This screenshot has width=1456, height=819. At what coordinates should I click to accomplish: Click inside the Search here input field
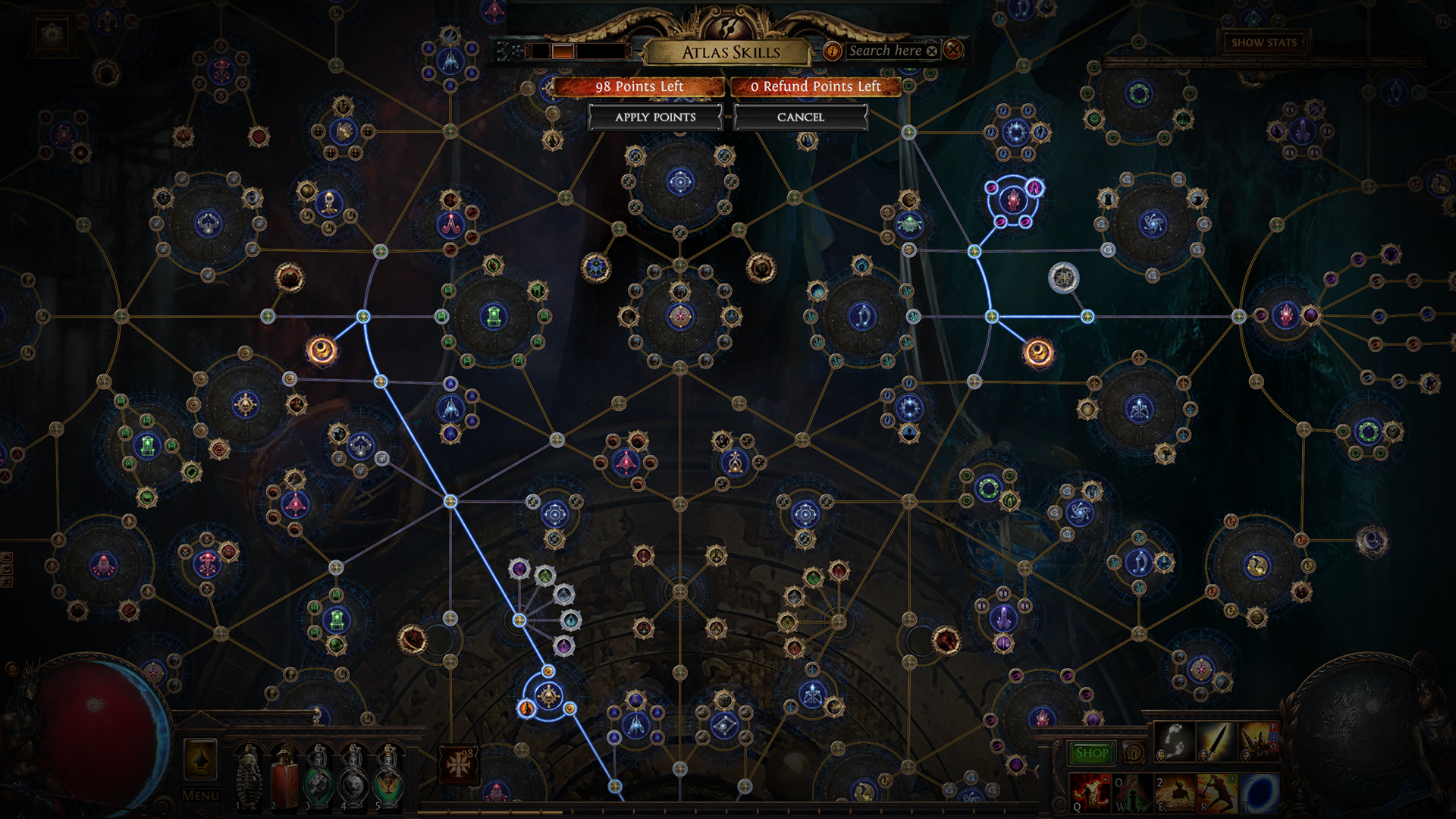887,51
